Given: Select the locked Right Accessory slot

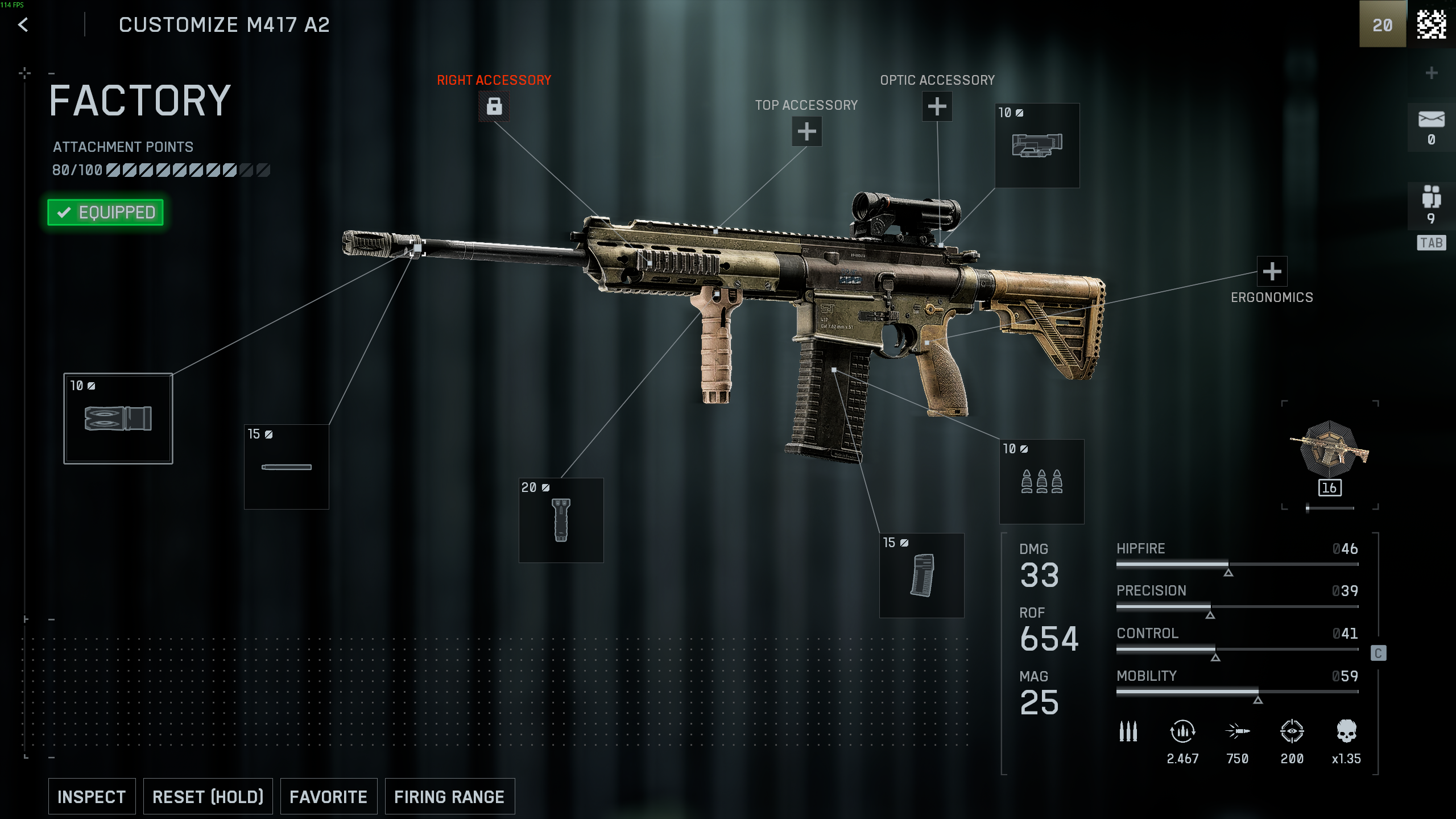Looking at the screenshot, I should 494,106.
